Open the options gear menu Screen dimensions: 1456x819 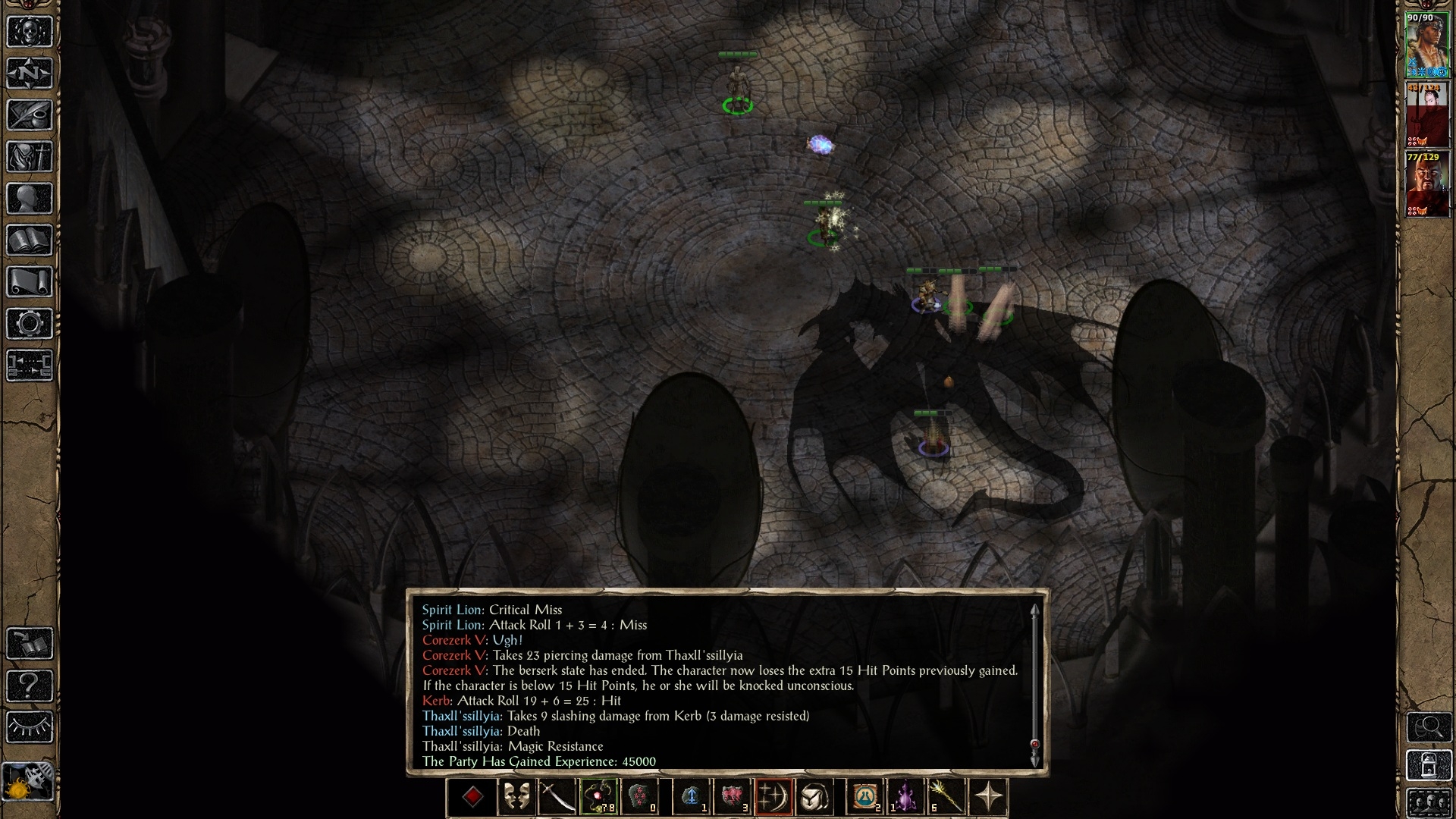30,324
